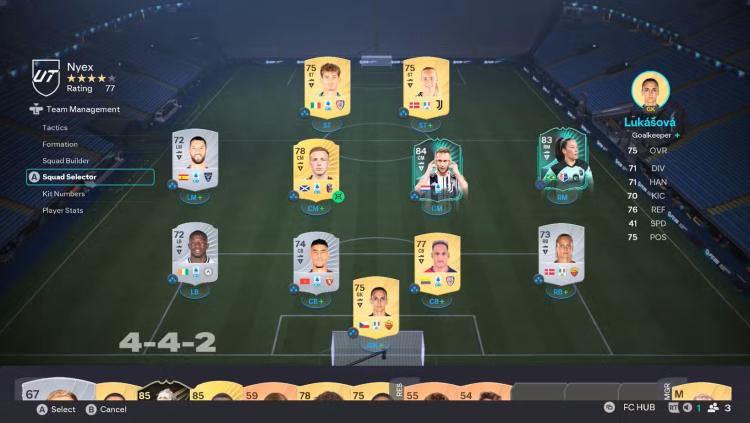Pick the 84-rated central midfielder card
The height and width of the screenshot is (423, 750).
437,171
